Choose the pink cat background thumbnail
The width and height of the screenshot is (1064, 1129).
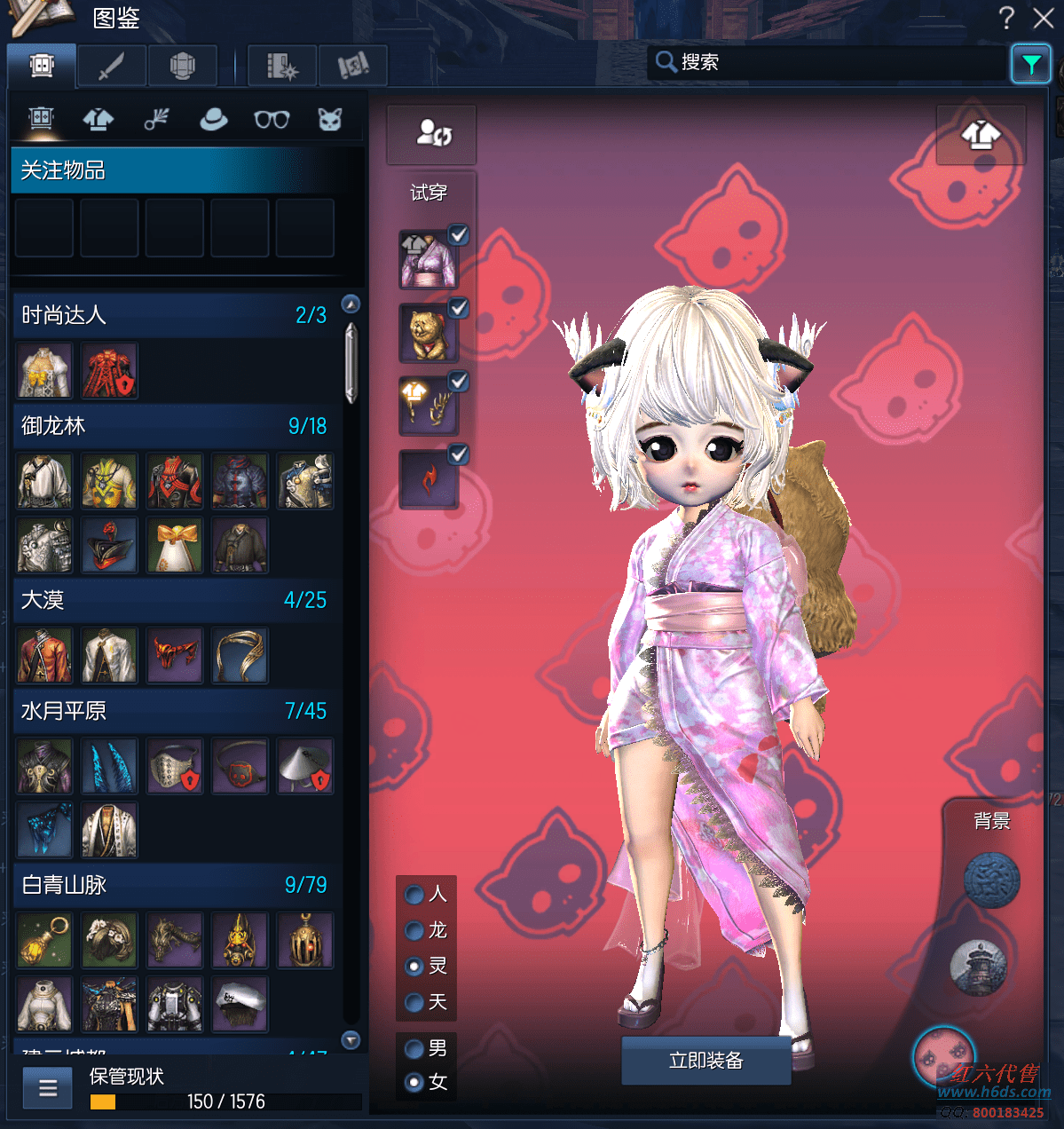point(942,1056)
